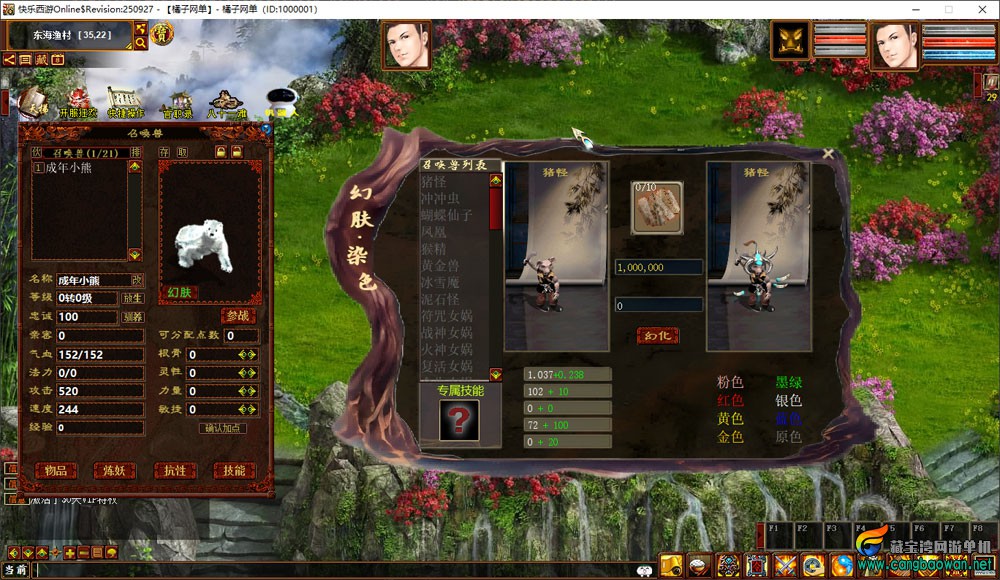Select the 墨绿 dark green dye
Screen dimensions: 1000x580
(x=788, y=382)
